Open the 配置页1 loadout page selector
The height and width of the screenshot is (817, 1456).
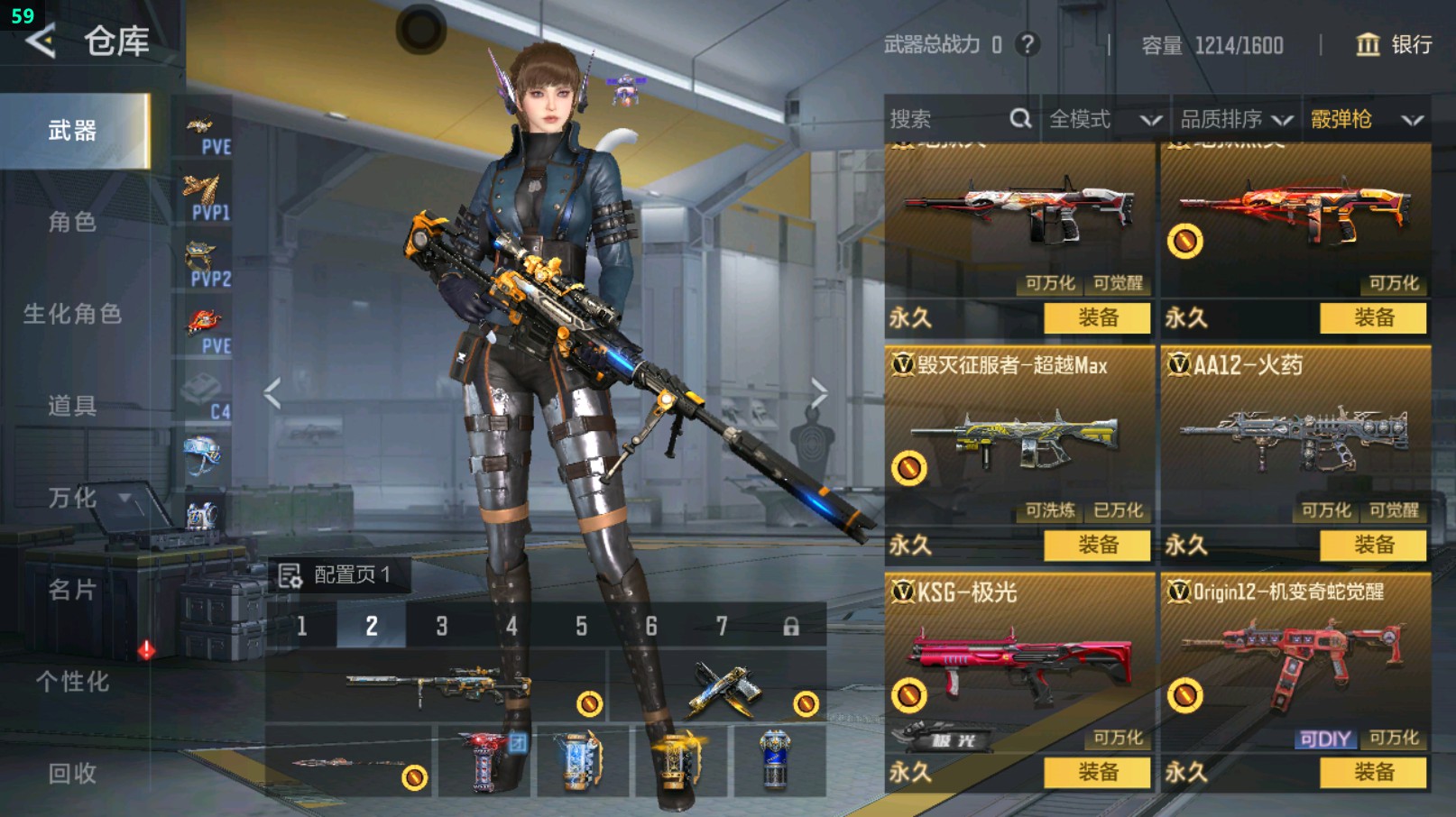click(x=339, y=574)
